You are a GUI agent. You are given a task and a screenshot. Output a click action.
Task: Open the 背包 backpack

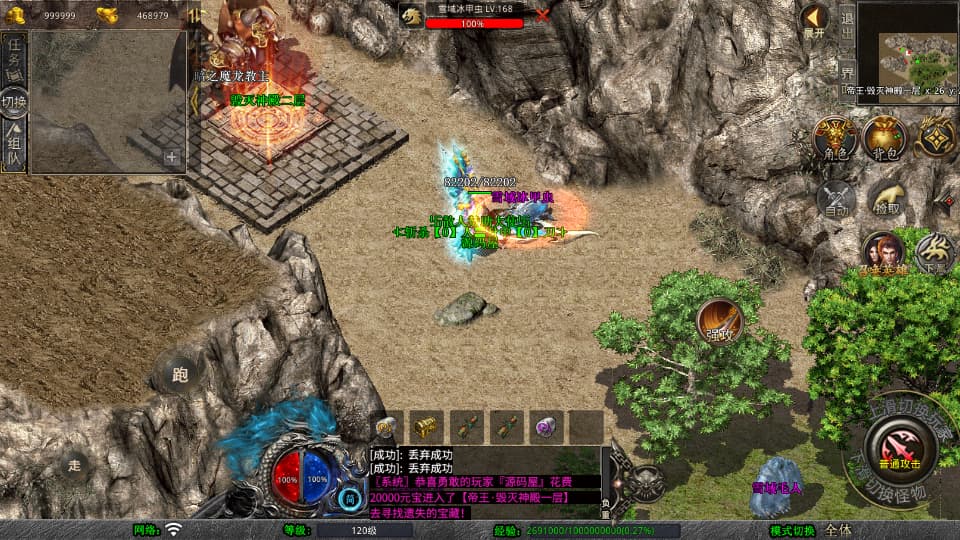point(884,136)
